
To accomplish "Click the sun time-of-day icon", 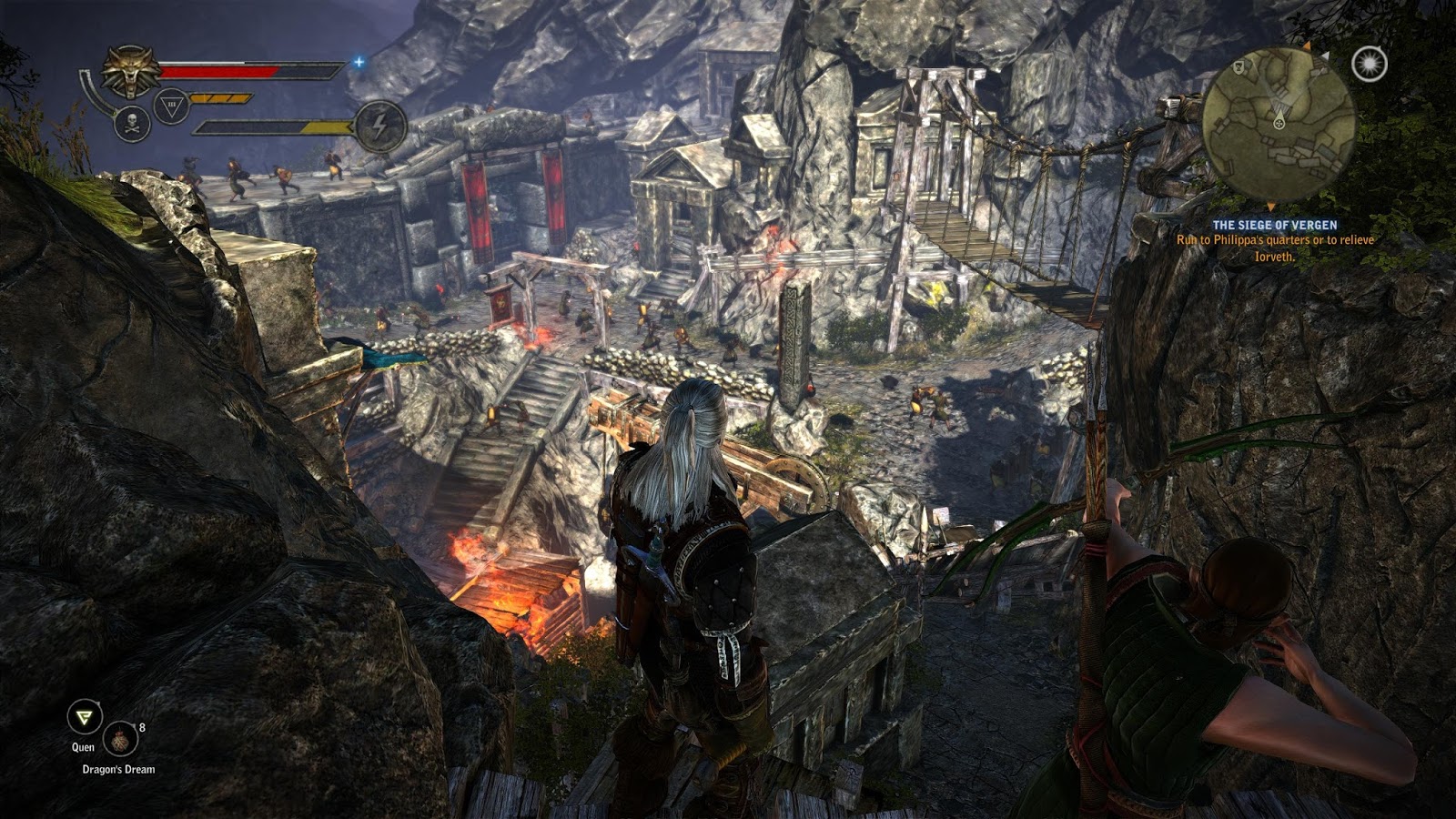I will 1370,63.
